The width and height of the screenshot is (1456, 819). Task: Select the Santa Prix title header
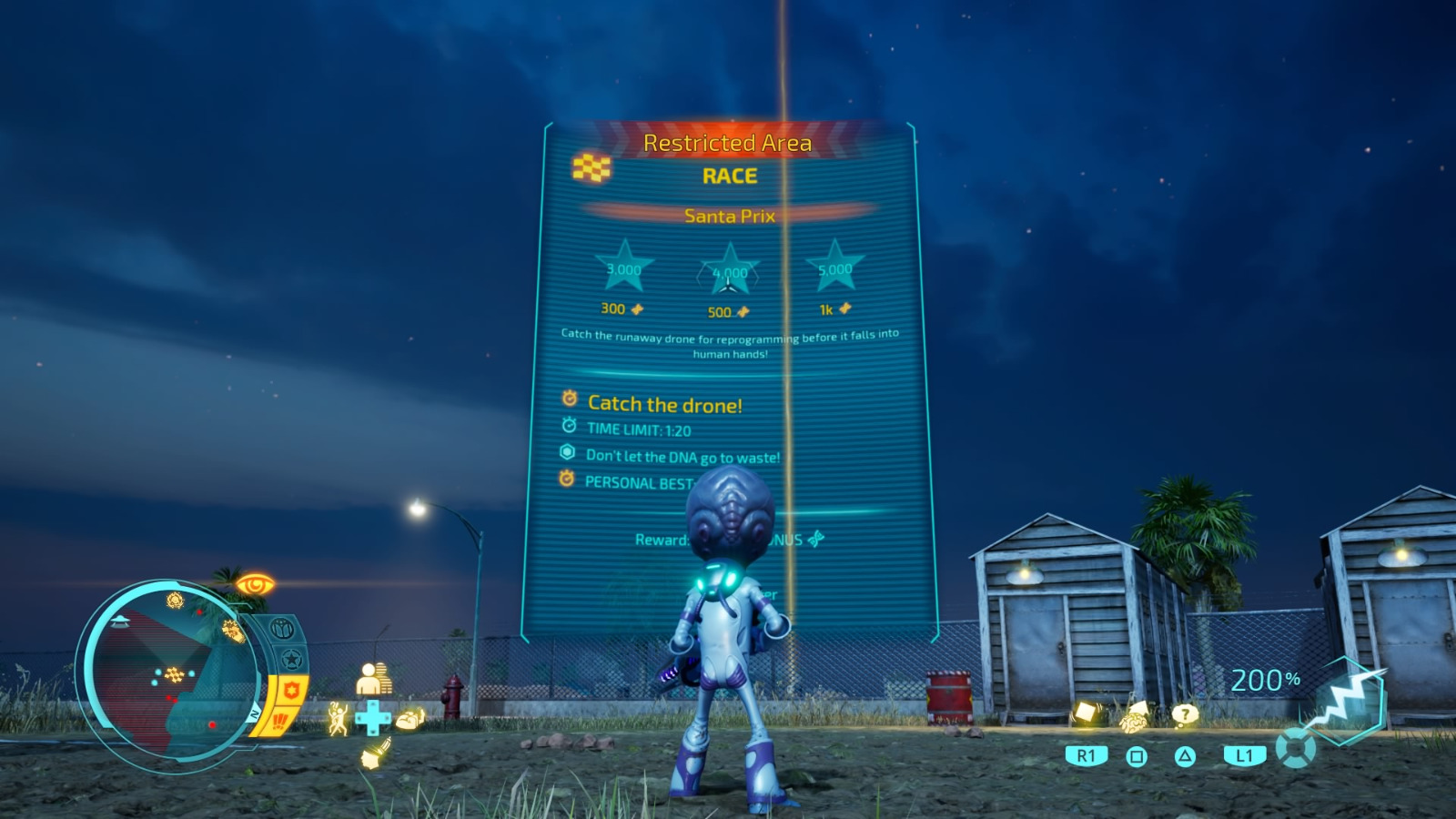pyautogui.click(x=728, y=216)
